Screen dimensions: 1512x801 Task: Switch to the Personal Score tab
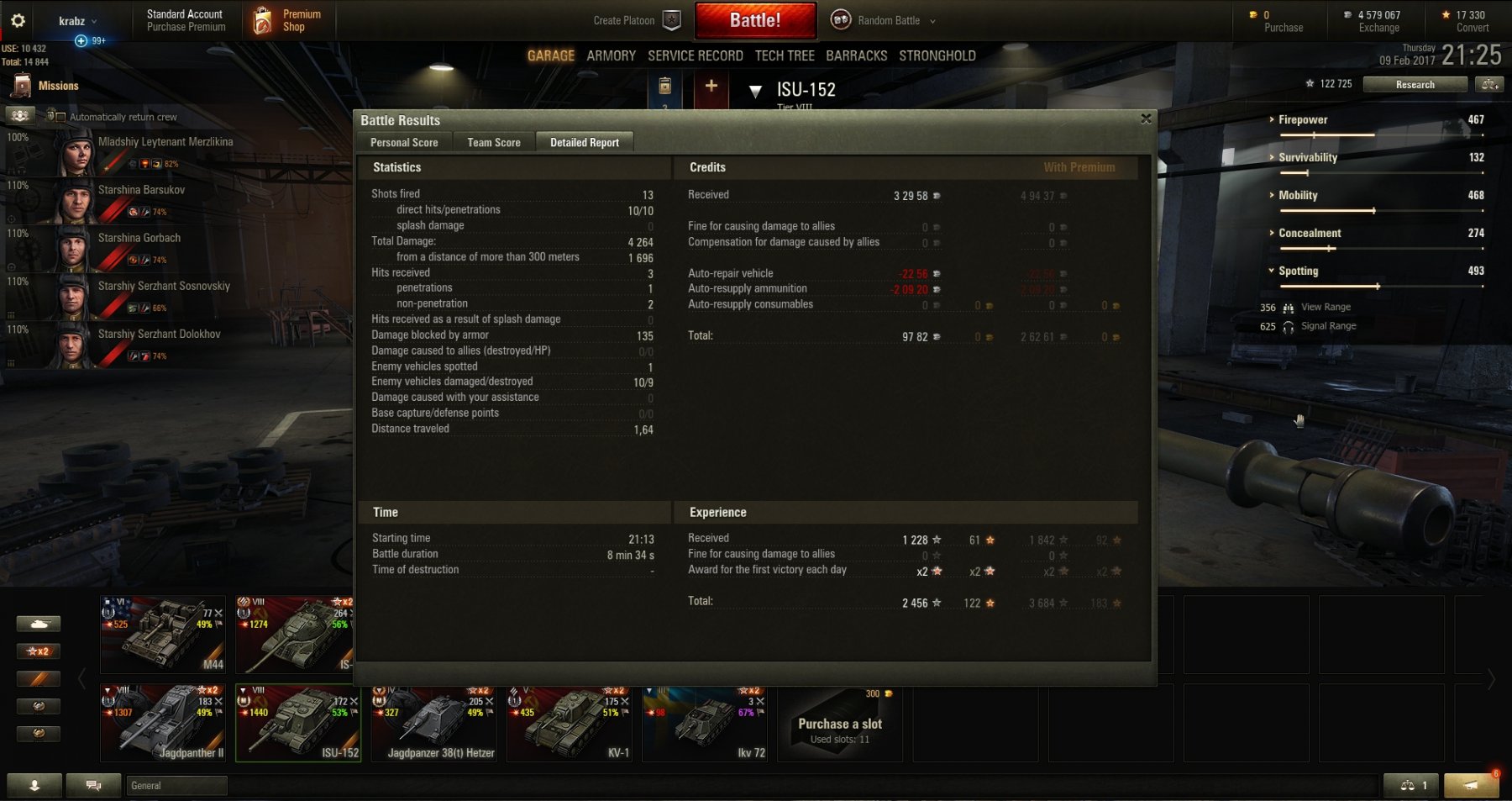[x=404, y=143]
